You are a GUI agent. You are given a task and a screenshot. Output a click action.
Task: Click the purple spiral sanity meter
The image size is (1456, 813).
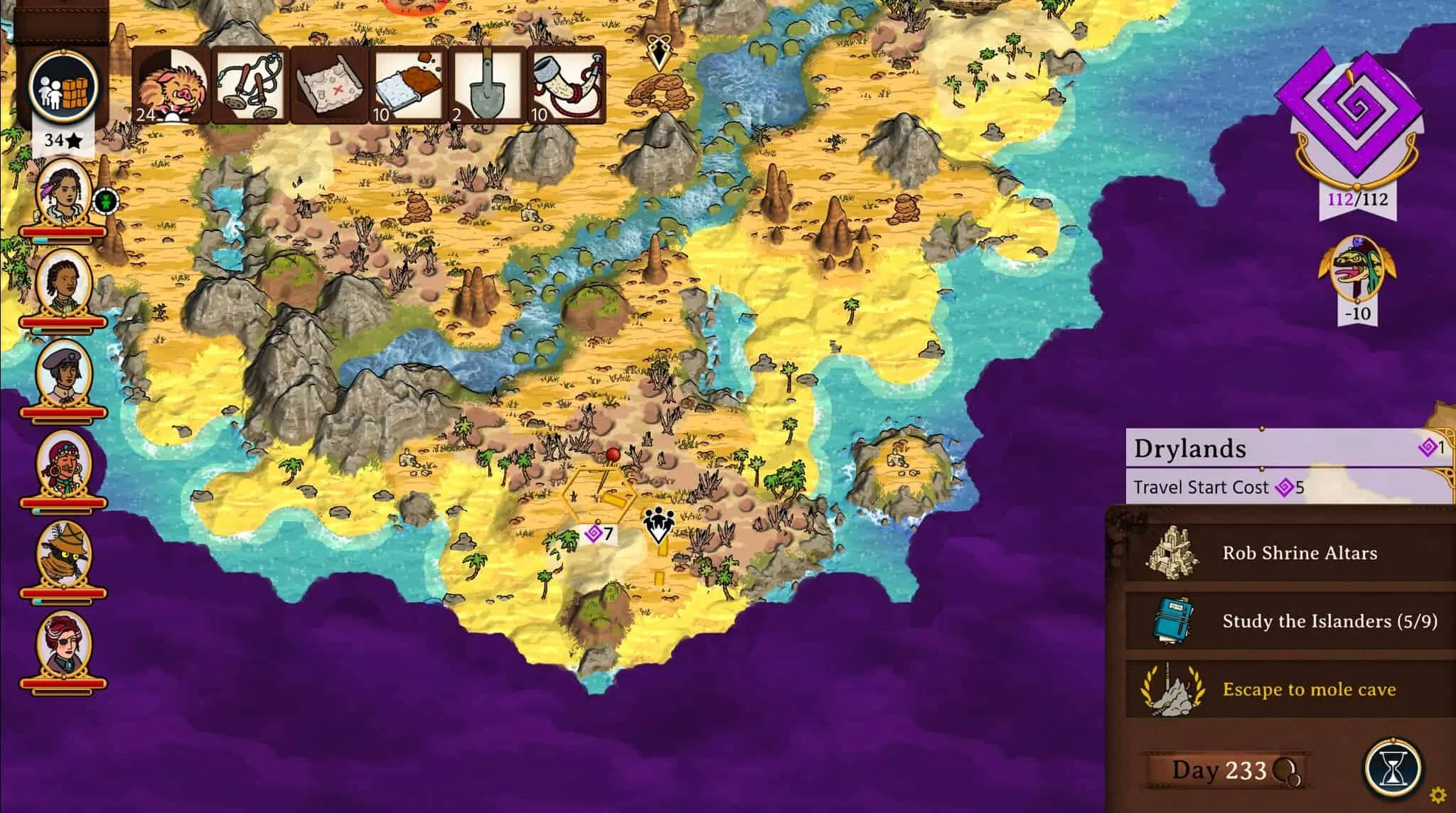point(1358,114)
